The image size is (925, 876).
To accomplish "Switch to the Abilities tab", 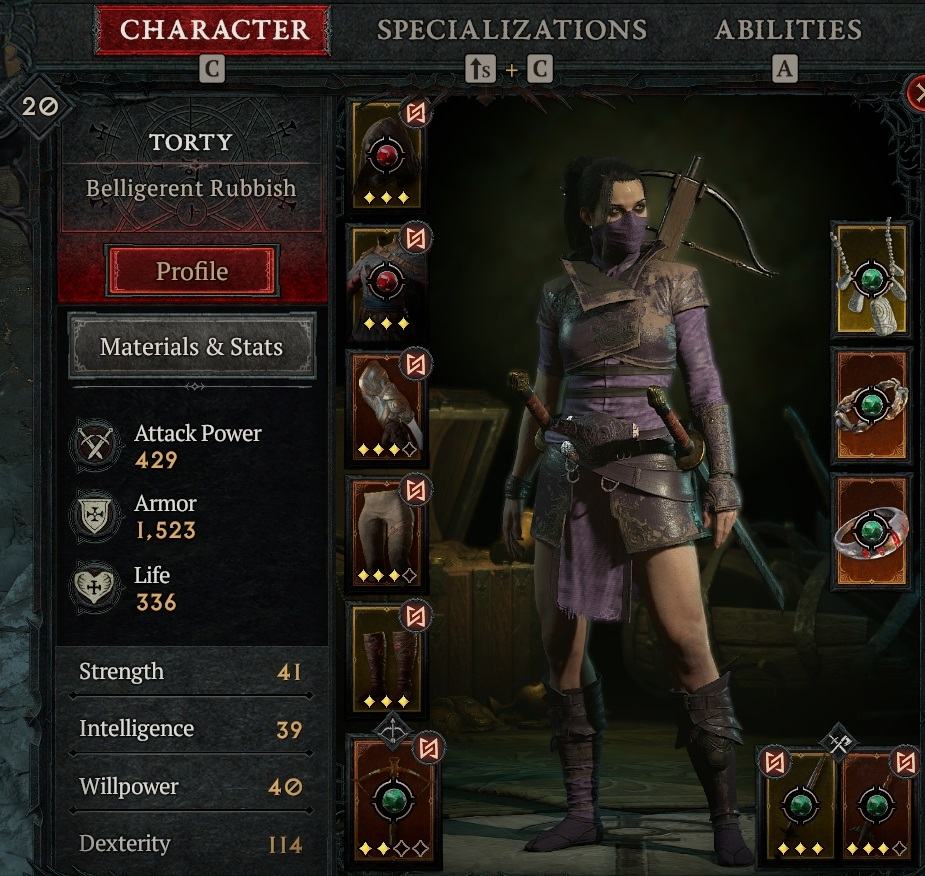I will [788, 30].
